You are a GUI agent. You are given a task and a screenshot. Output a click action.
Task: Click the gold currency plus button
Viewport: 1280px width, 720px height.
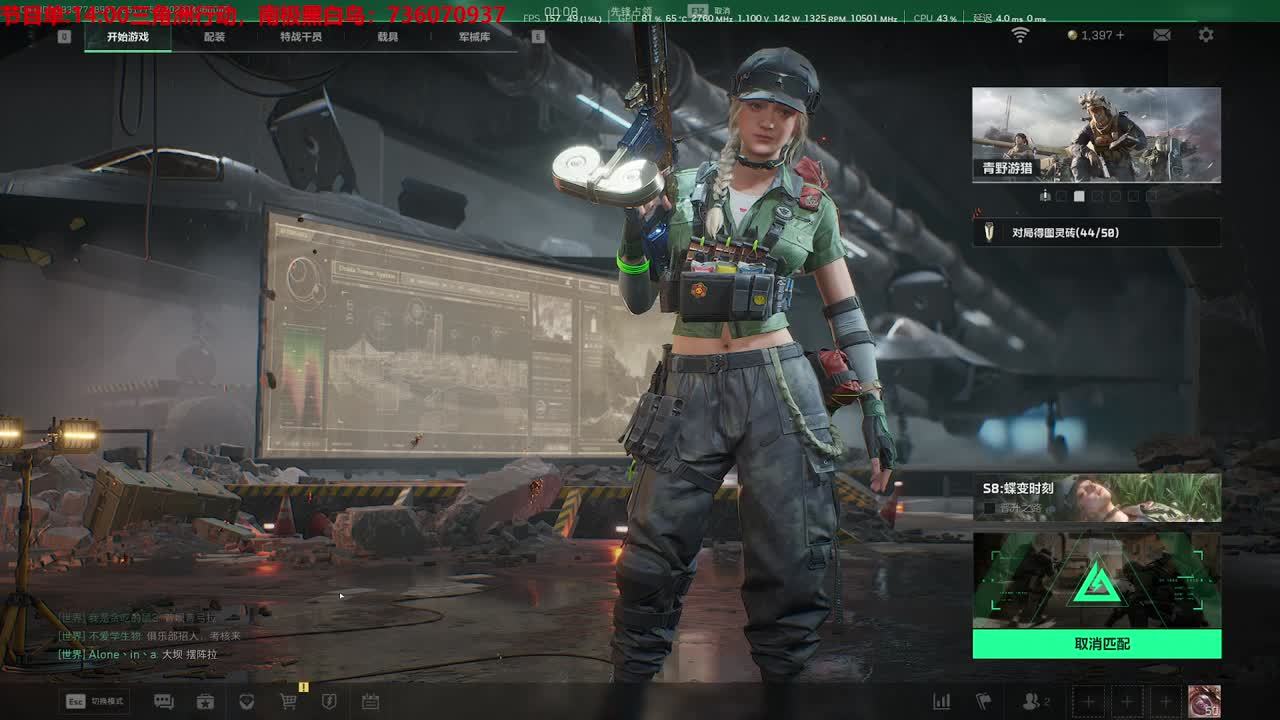1120,35
